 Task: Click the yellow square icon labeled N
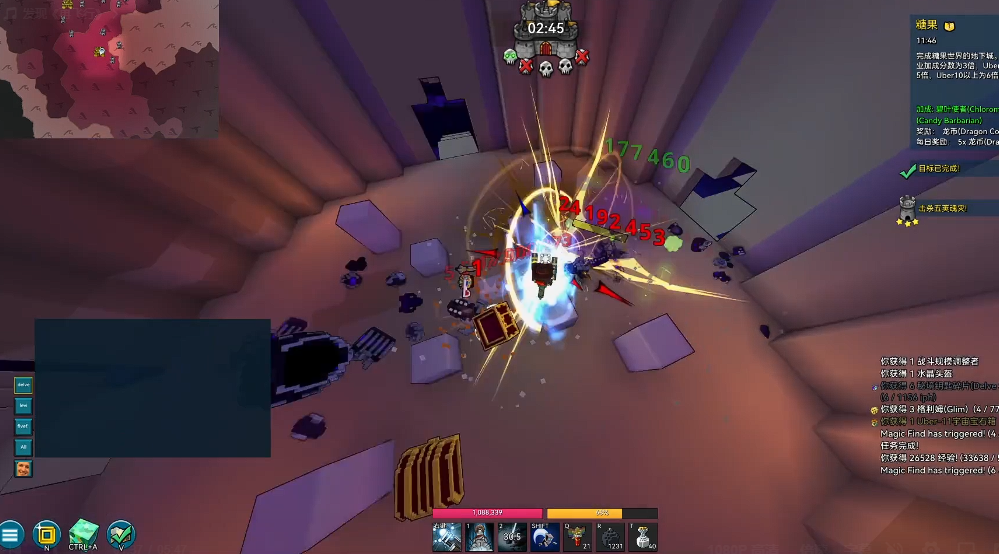47,534
